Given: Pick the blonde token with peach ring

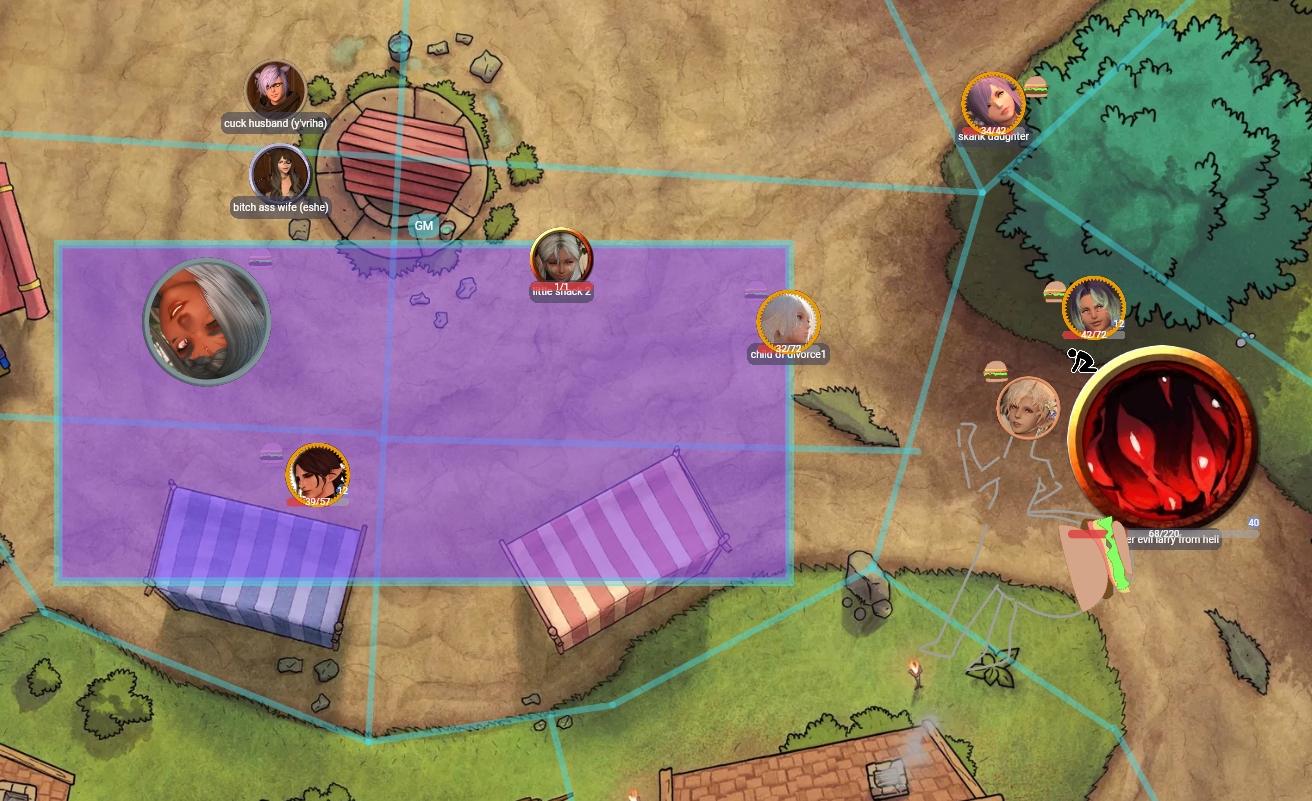Looking at the screenshot, I should (x=1028, y=407).
